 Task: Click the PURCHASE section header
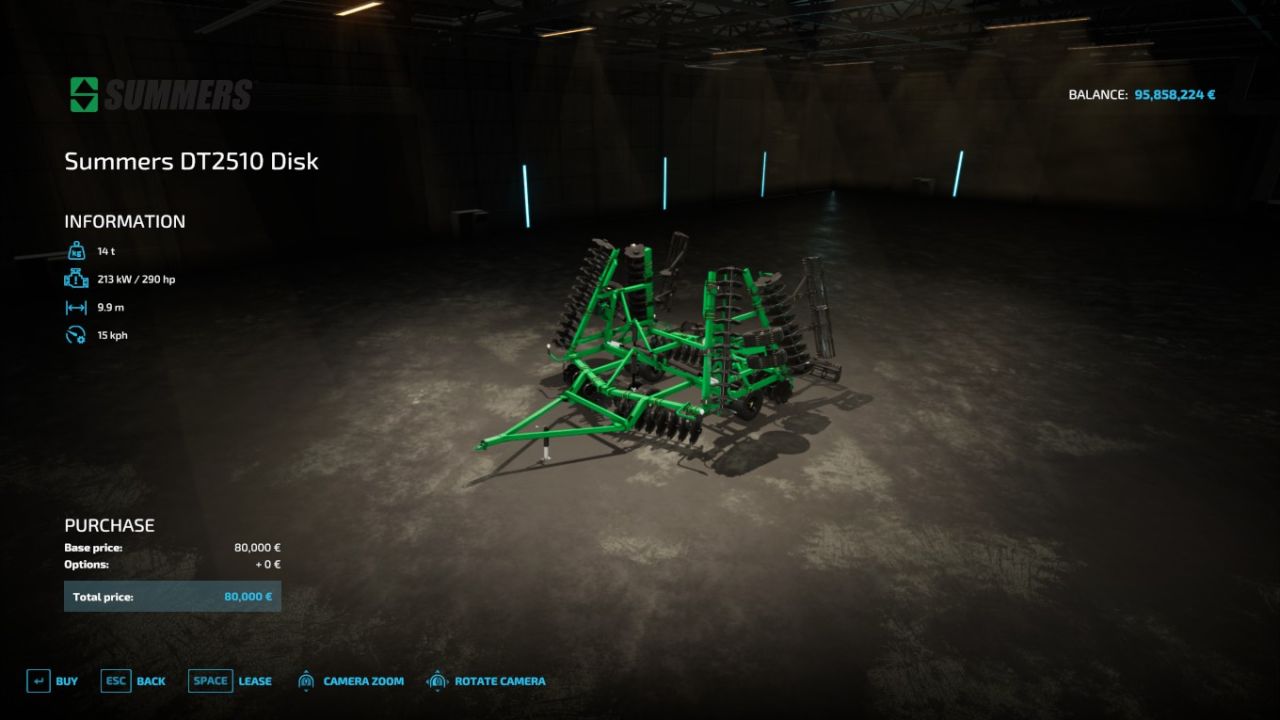pos(109,525)
